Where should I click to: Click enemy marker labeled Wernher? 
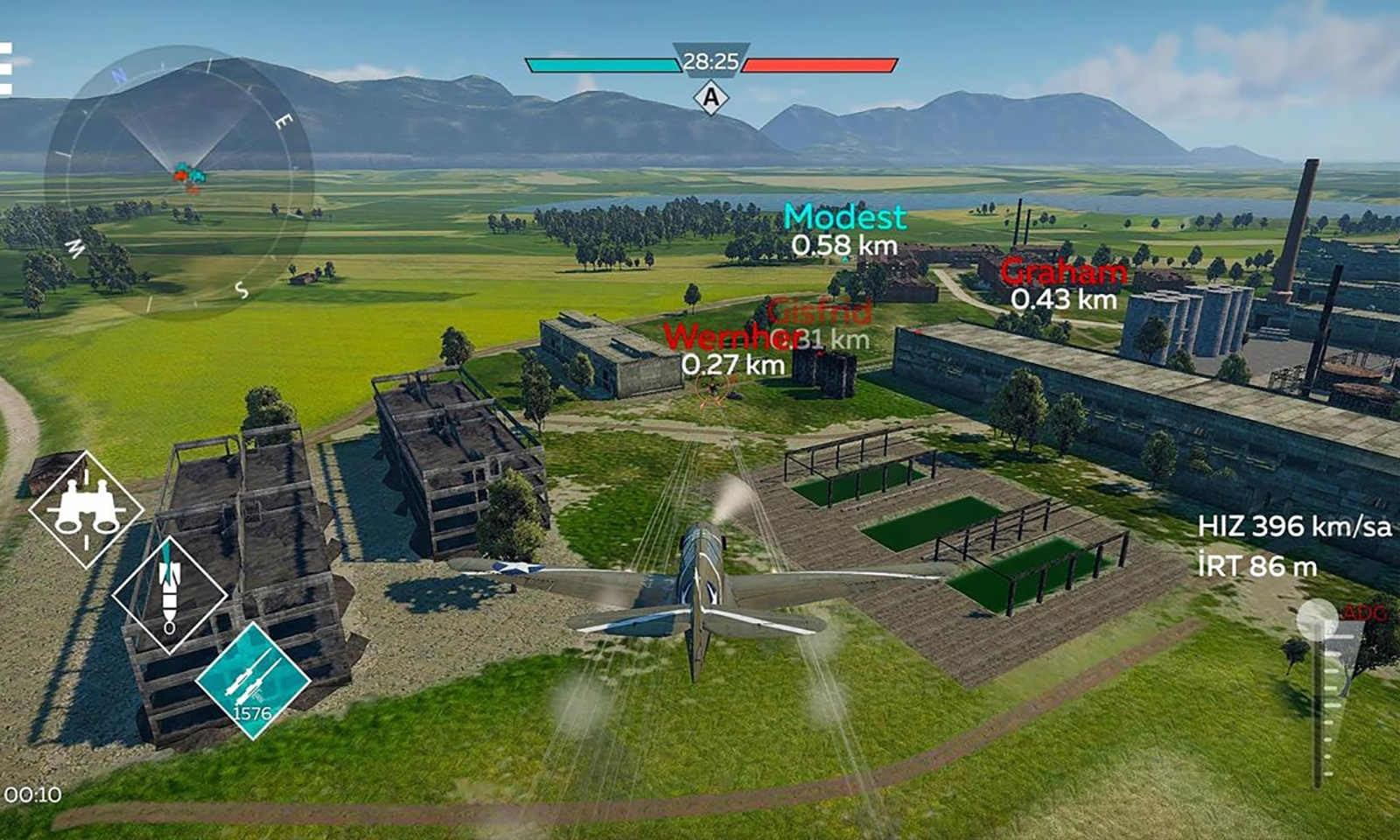pyautogui.click(x=731, y=337)
